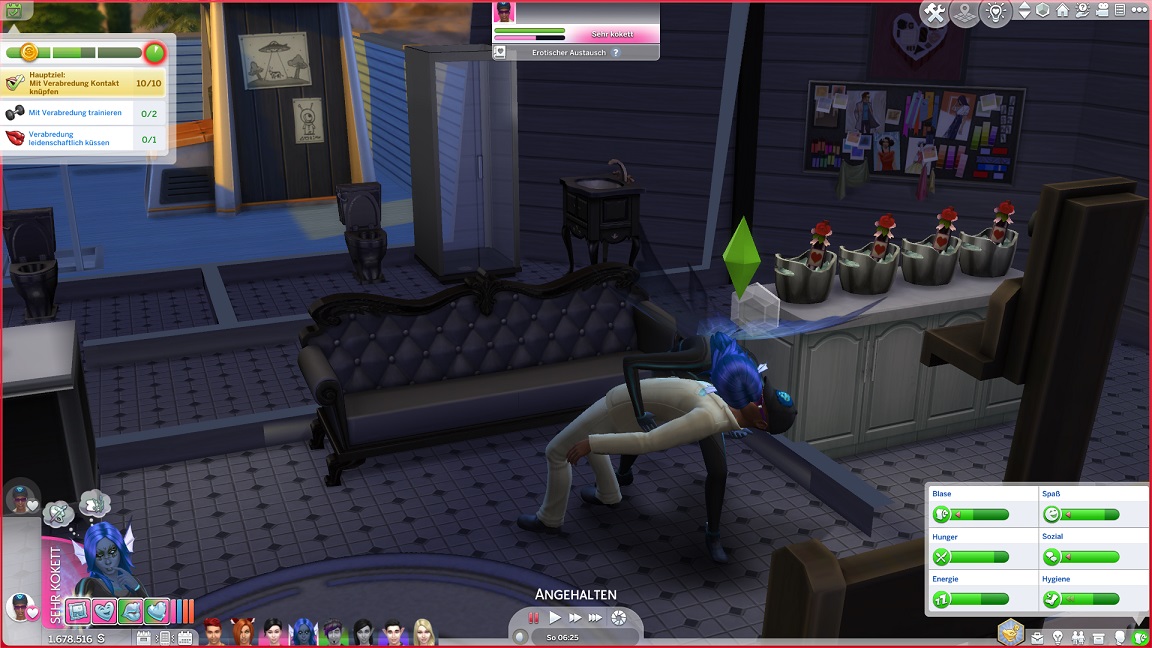Open the calendar icon beside the funds

click(143, 637)
